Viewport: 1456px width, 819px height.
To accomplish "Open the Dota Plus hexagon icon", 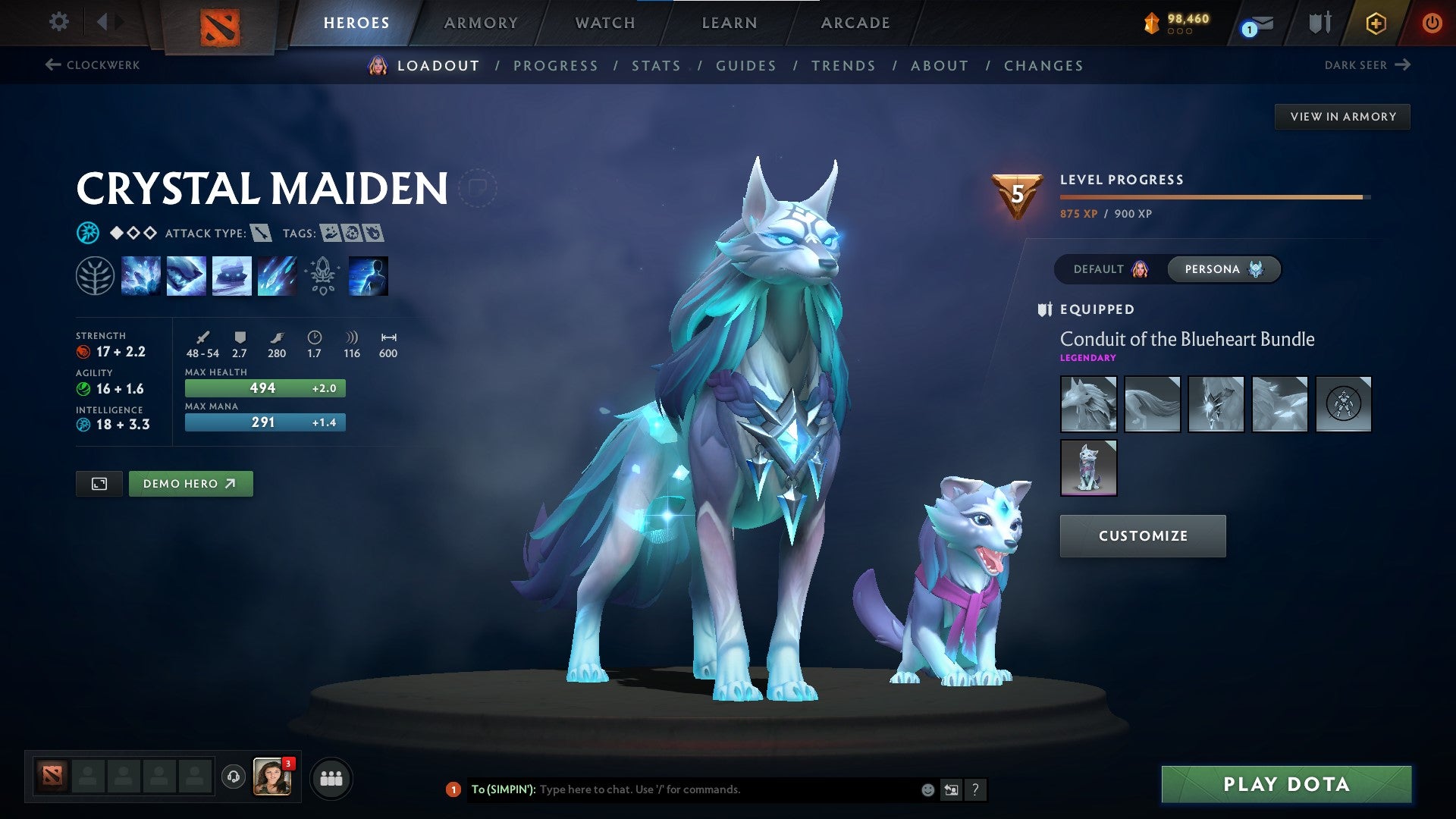I will (x=1376, y=23).
